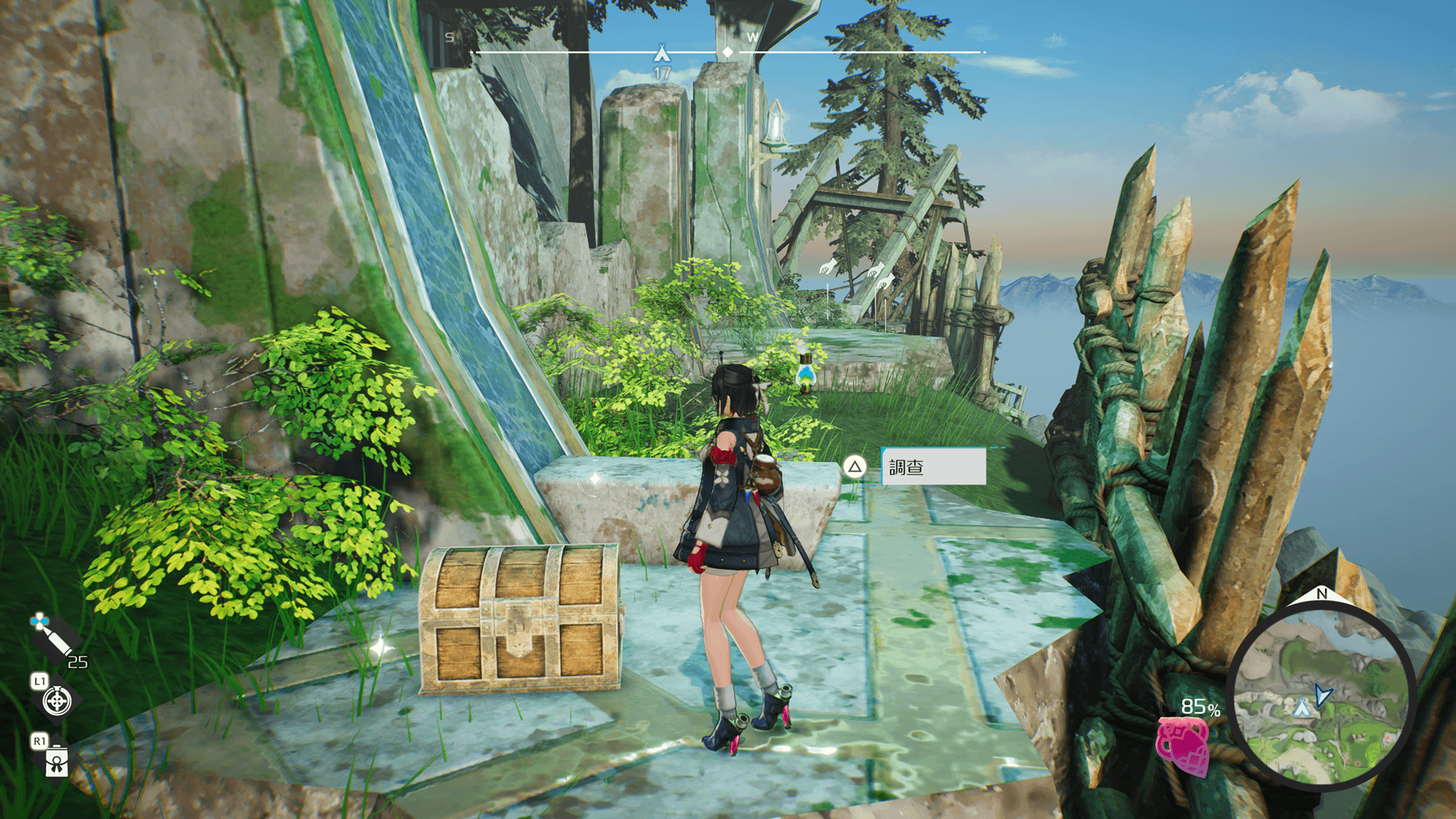Click the pink jar gauge icon
The height and width of the screenshot is (819, 1456).
(x=1182, y=745)
